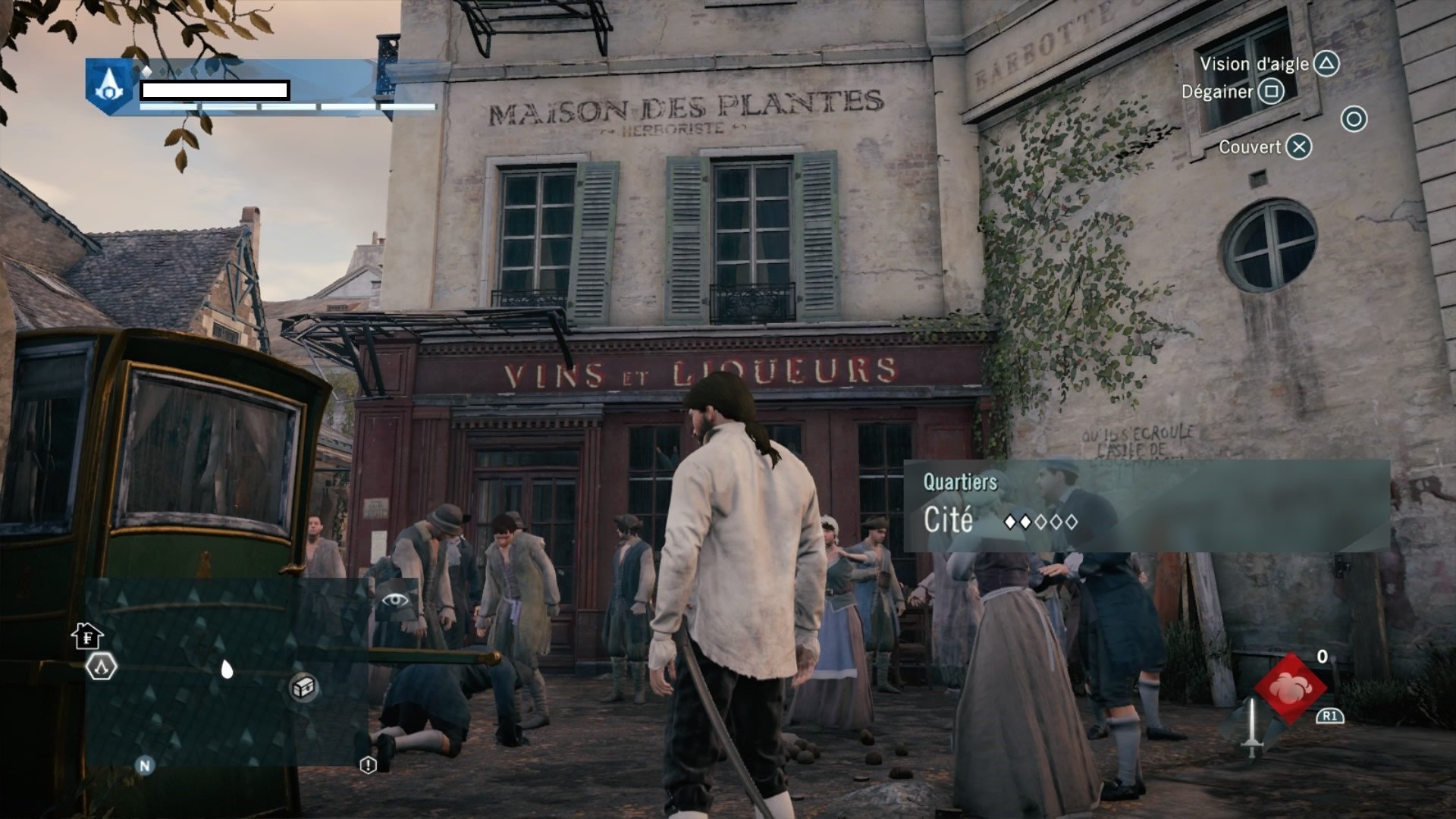Click the exclamation hexagon alert marker

pos(368,764)
